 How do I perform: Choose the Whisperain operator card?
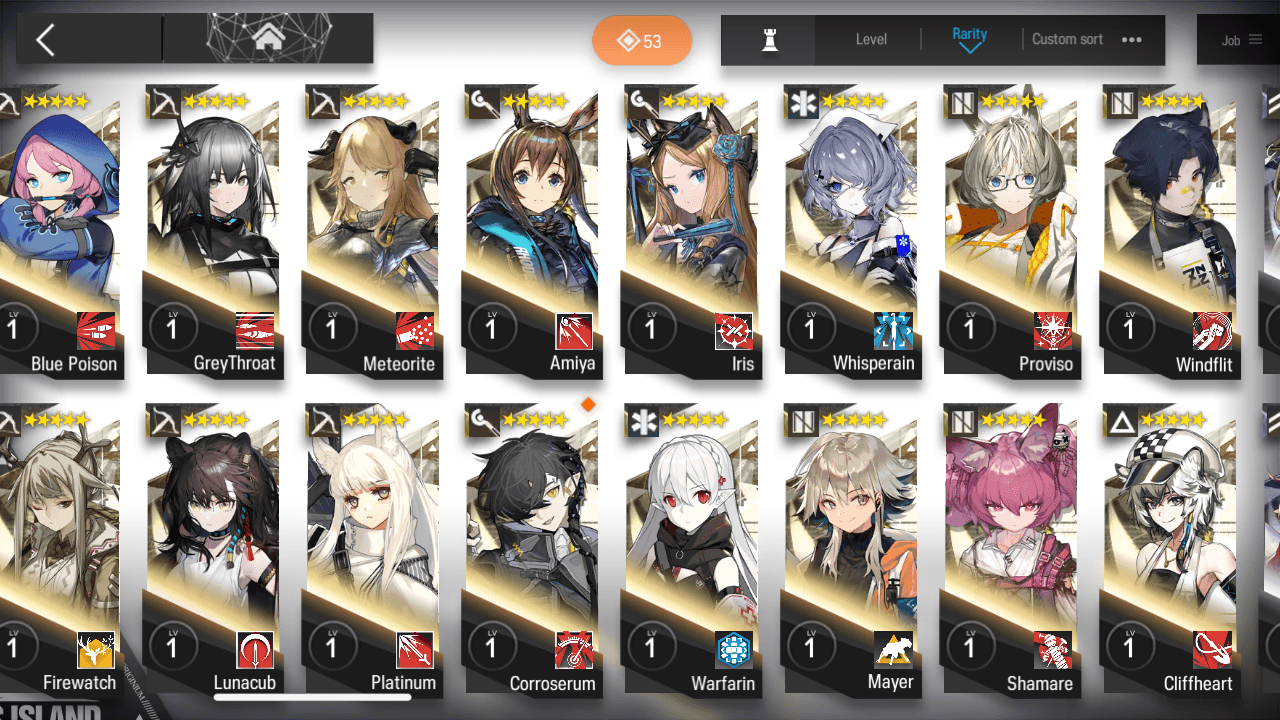pyautogui.click(x=851, y=230)
